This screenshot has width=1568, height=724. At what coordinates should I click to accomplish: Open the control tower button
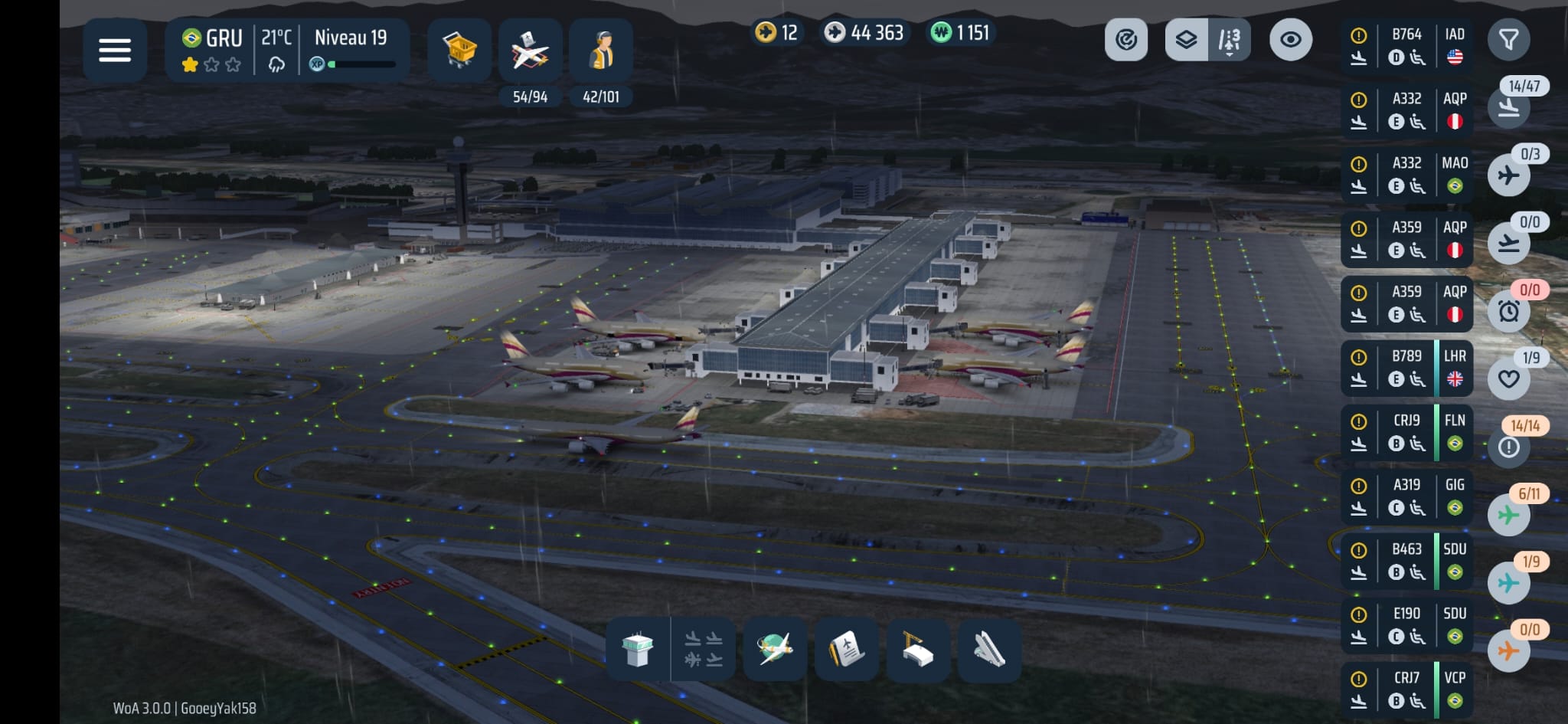click(638, 650)
